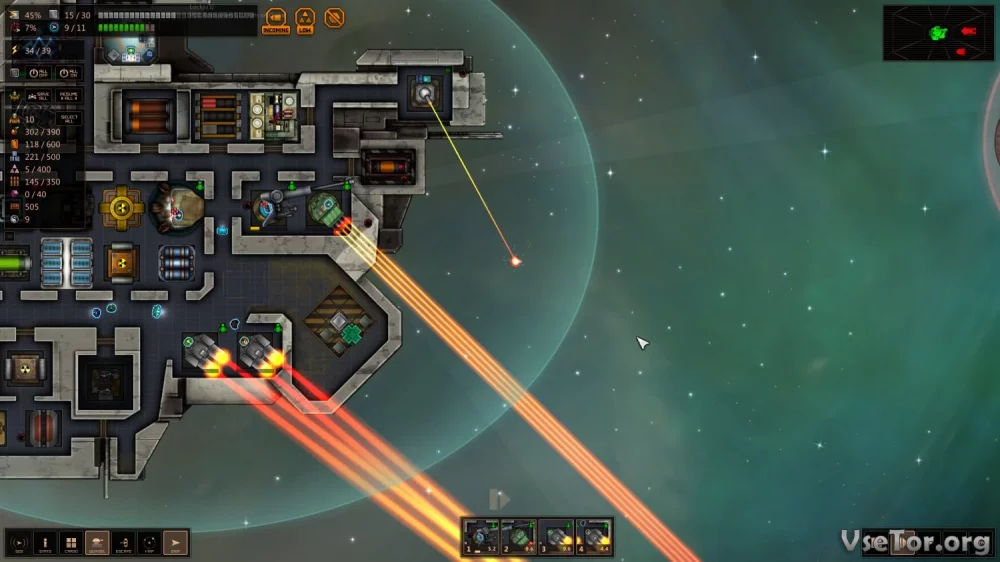Viewport: 1000px width, 562px height.
Task: Click the Resume All crew button
Action: click(69, 96)
